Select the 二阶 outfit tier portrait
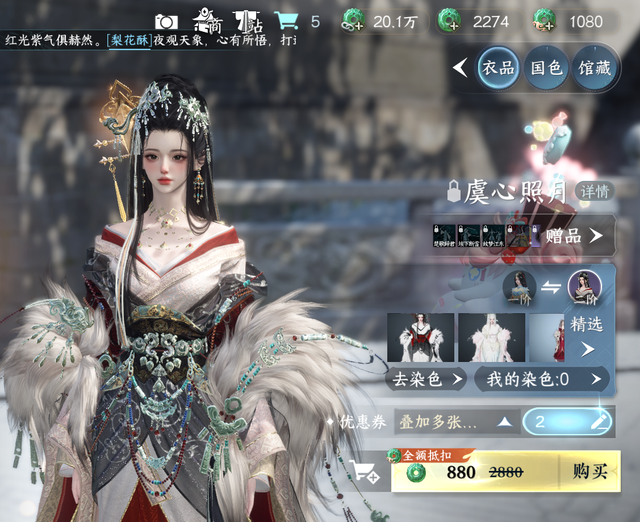 [x=584, y=286]
